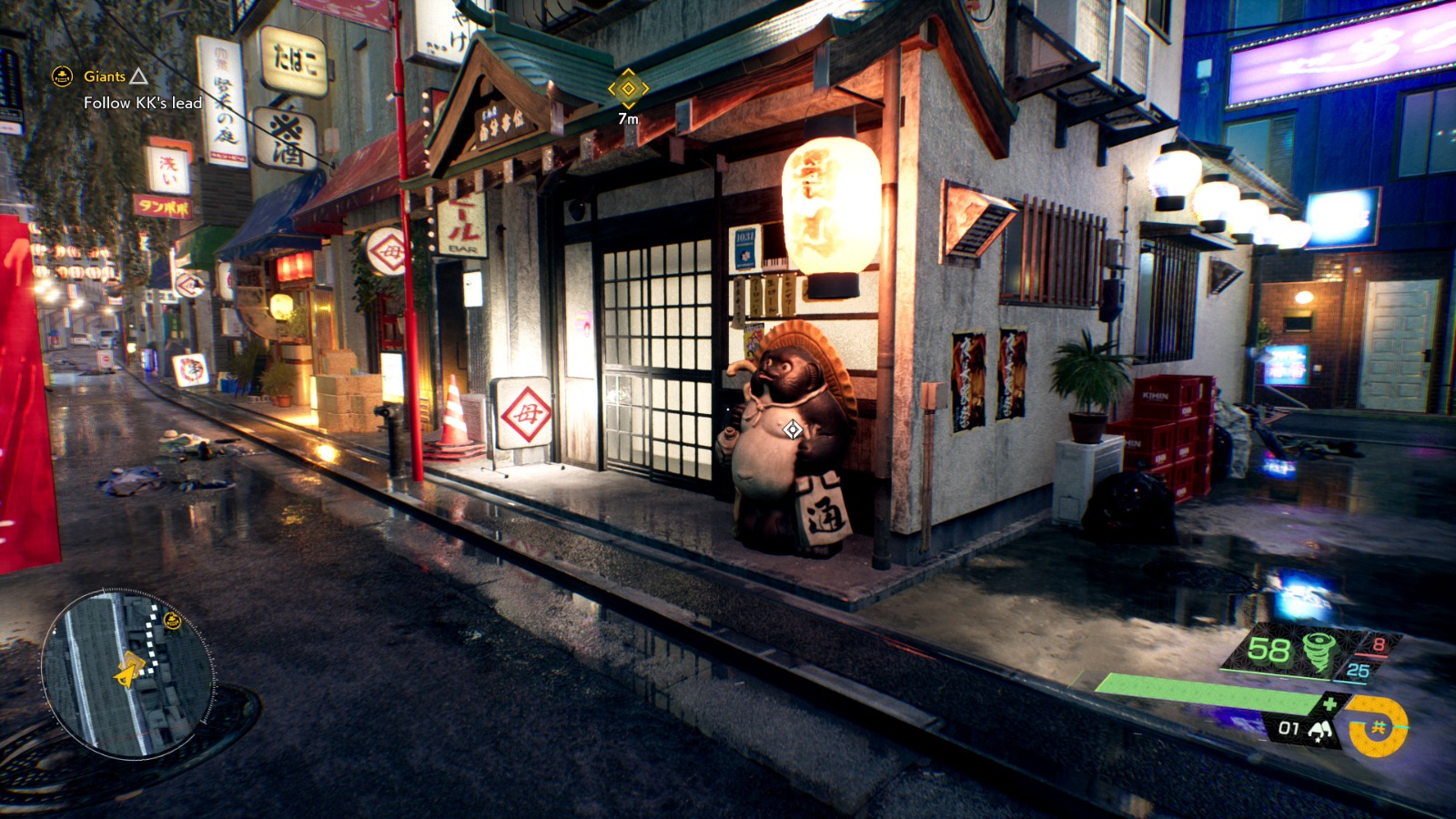Click the green 58 ether ammo counter

[x=1269, y=650]
